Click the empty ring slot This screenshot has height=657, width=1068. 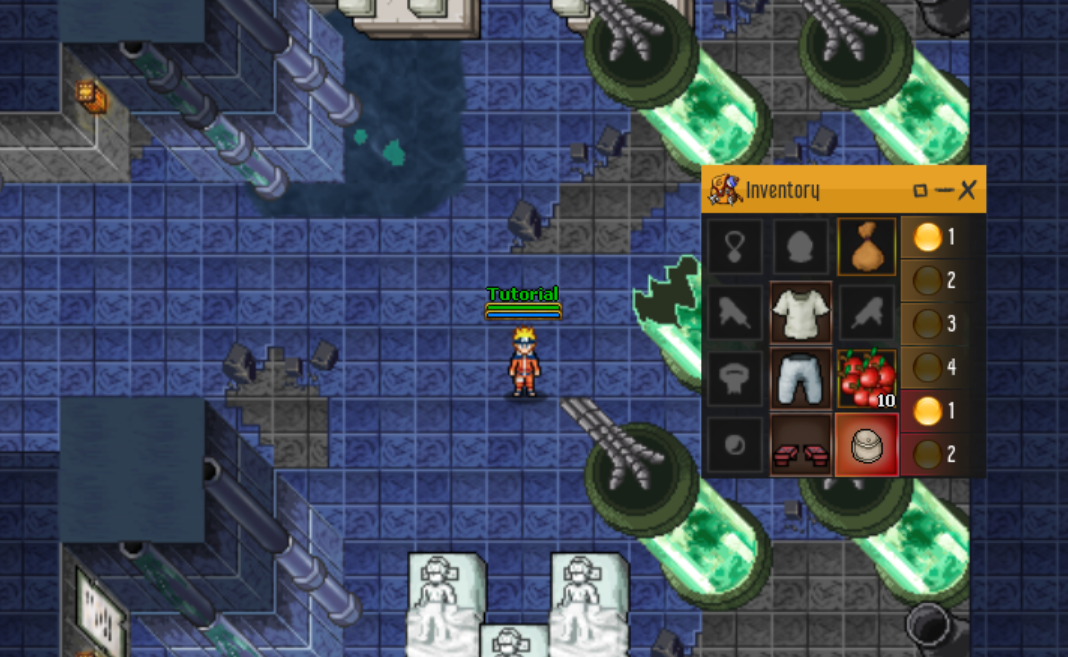point(735,444)
